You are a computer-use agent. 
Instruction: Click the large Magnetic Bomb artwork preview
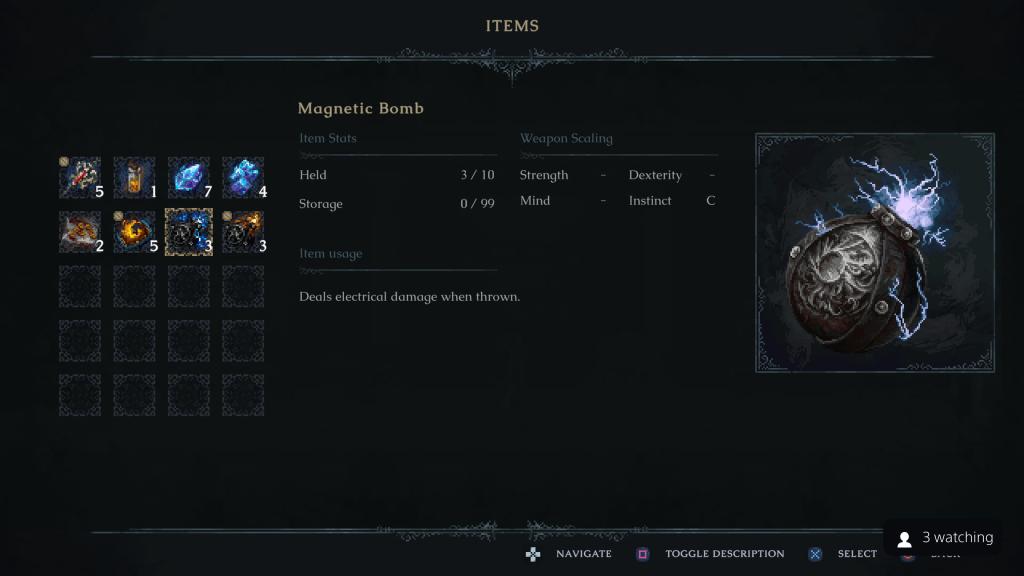click(874, 252)
